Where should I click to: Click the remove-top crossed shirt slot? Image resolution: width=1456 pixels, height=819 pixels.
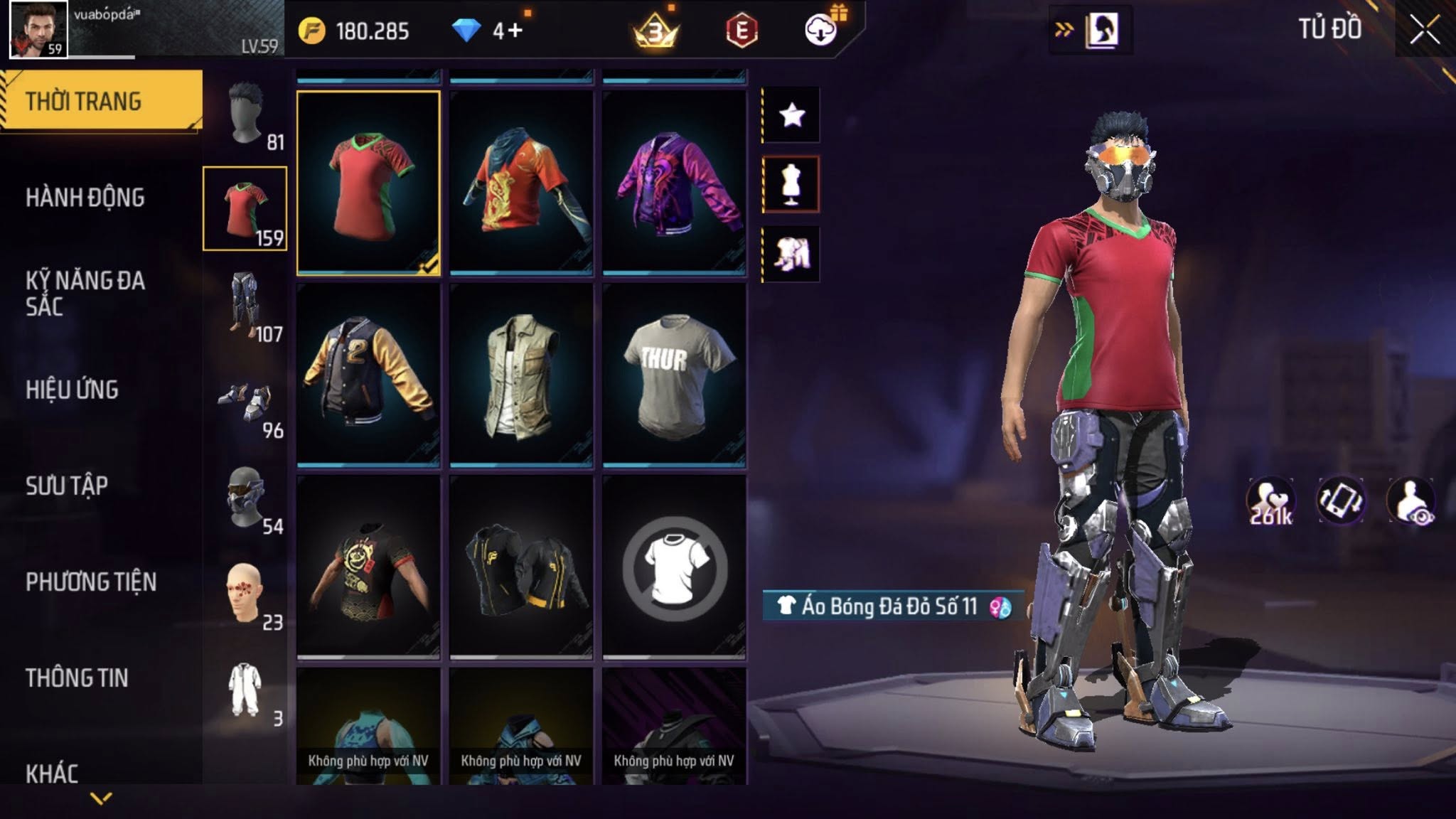[x=674, y=567]
